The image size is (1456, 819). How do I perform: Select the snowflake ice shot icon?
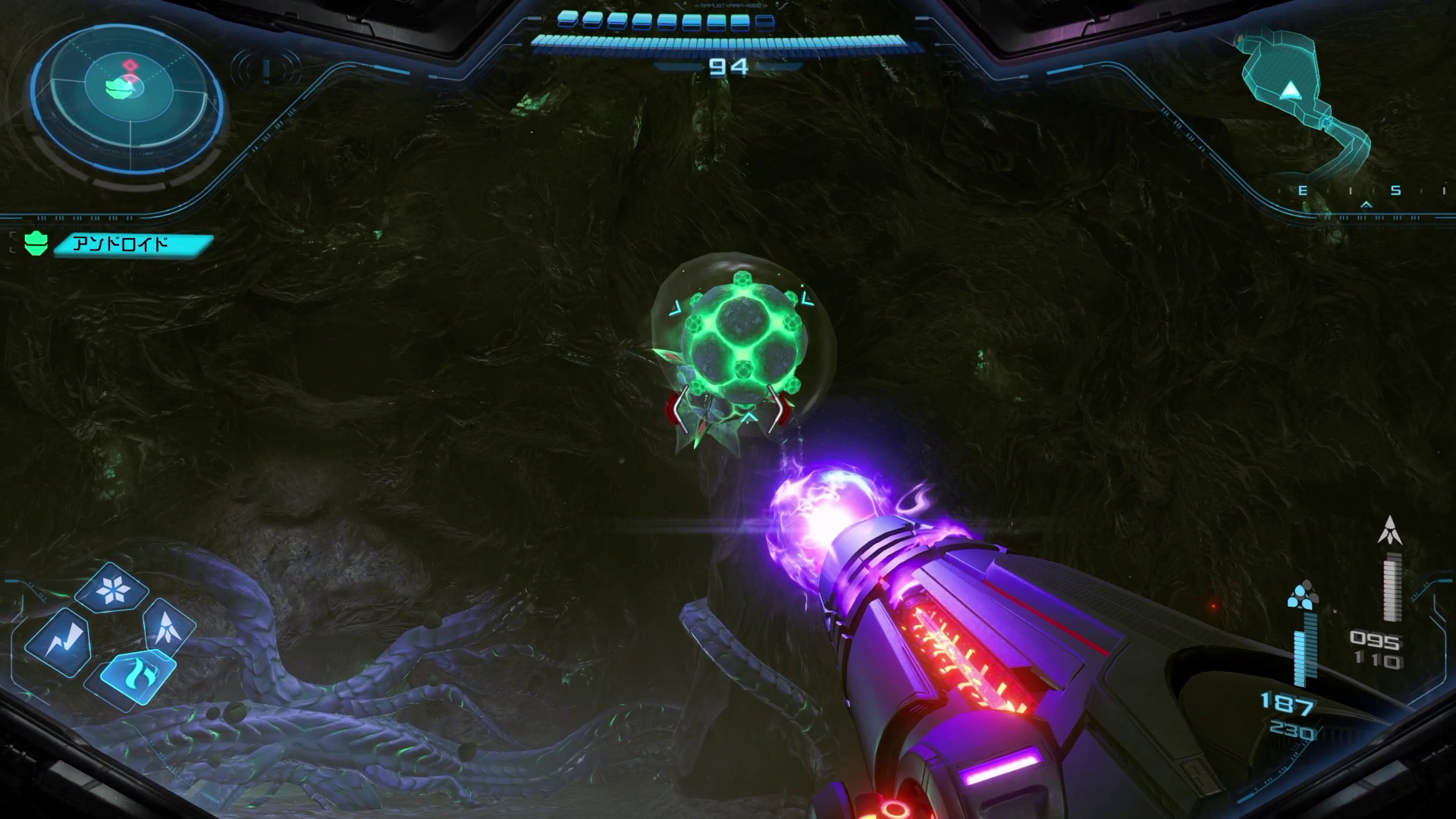112,588
